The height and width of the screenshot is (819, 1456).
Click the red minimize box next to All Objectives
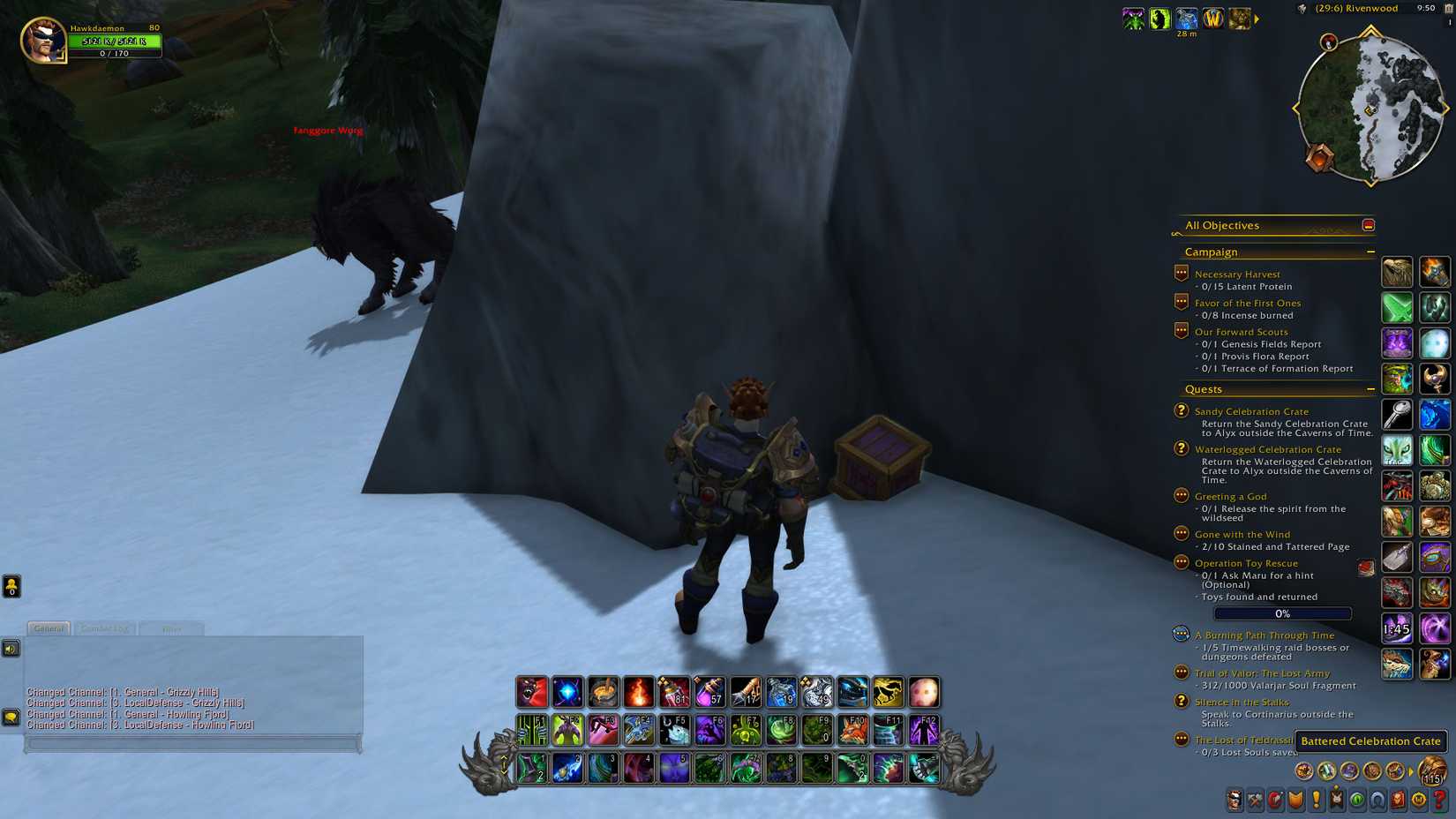1369,224
